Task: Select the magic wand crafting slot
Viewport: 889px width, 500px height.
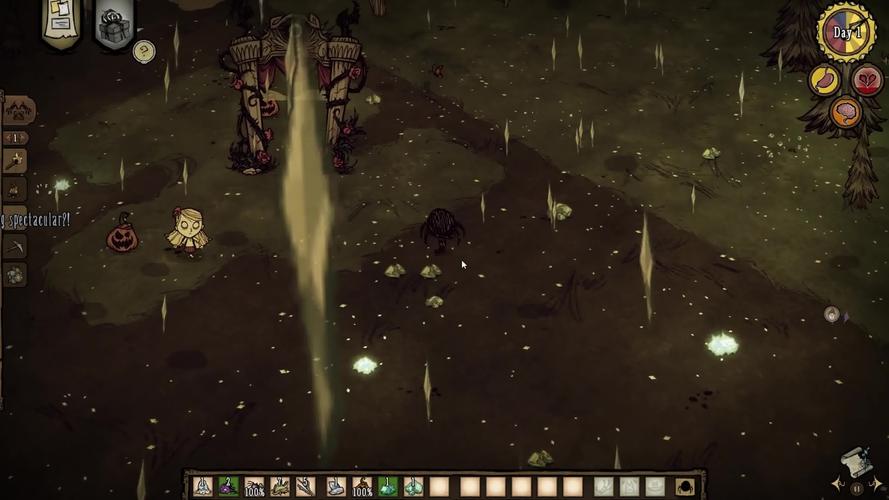Action: [x=15, y=160]
